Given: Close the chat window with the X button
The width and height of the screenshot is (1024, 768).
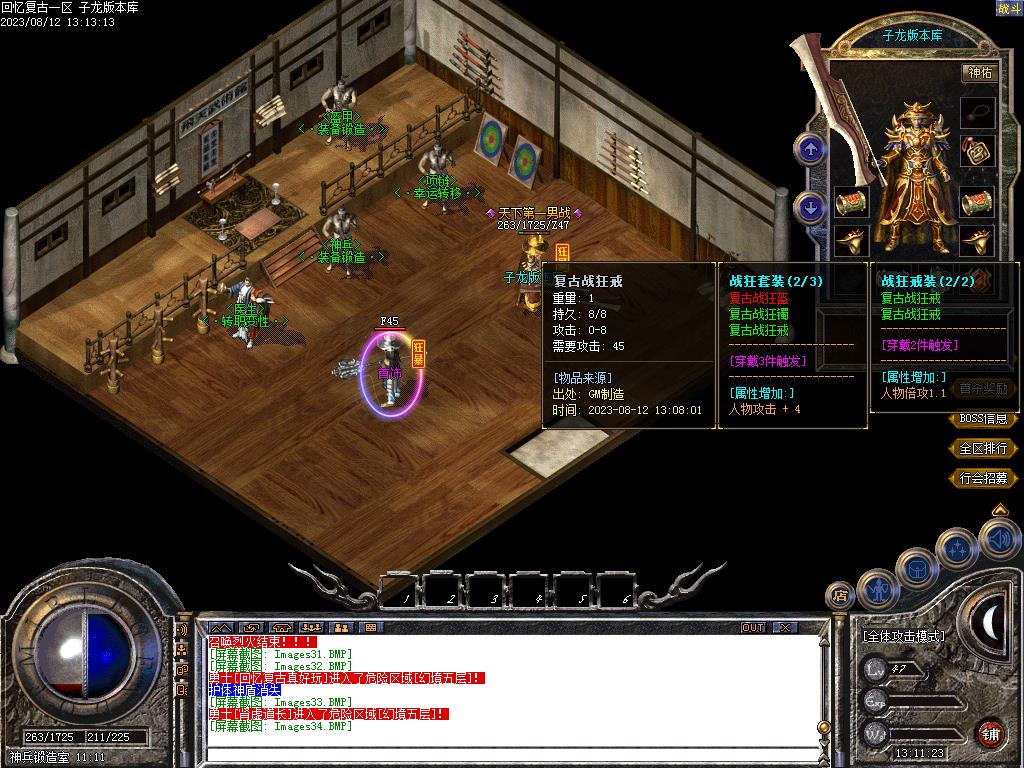Looking at the screenshot, I should (x=785, y=627).
